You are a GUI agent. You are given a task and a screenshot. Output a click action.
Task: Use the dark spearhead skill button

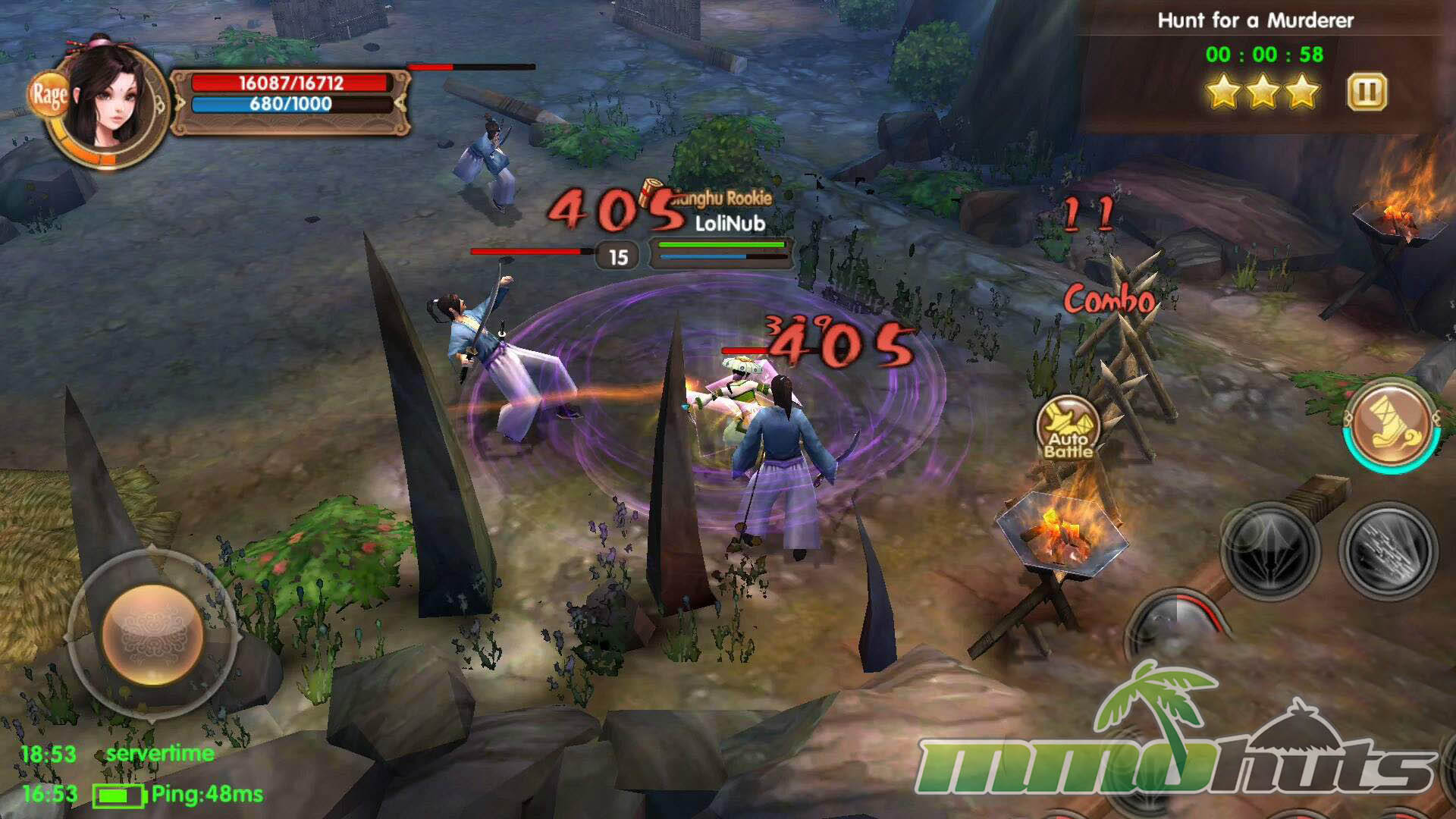coord(1270,550)
